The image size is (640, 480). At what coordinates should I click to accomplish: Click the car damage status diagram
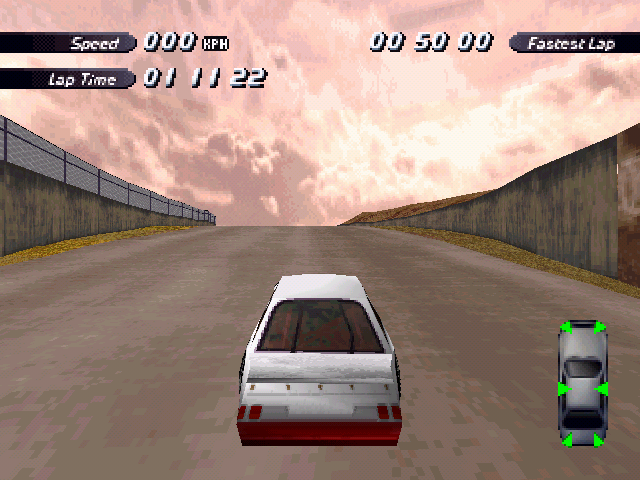coord(581,384)
